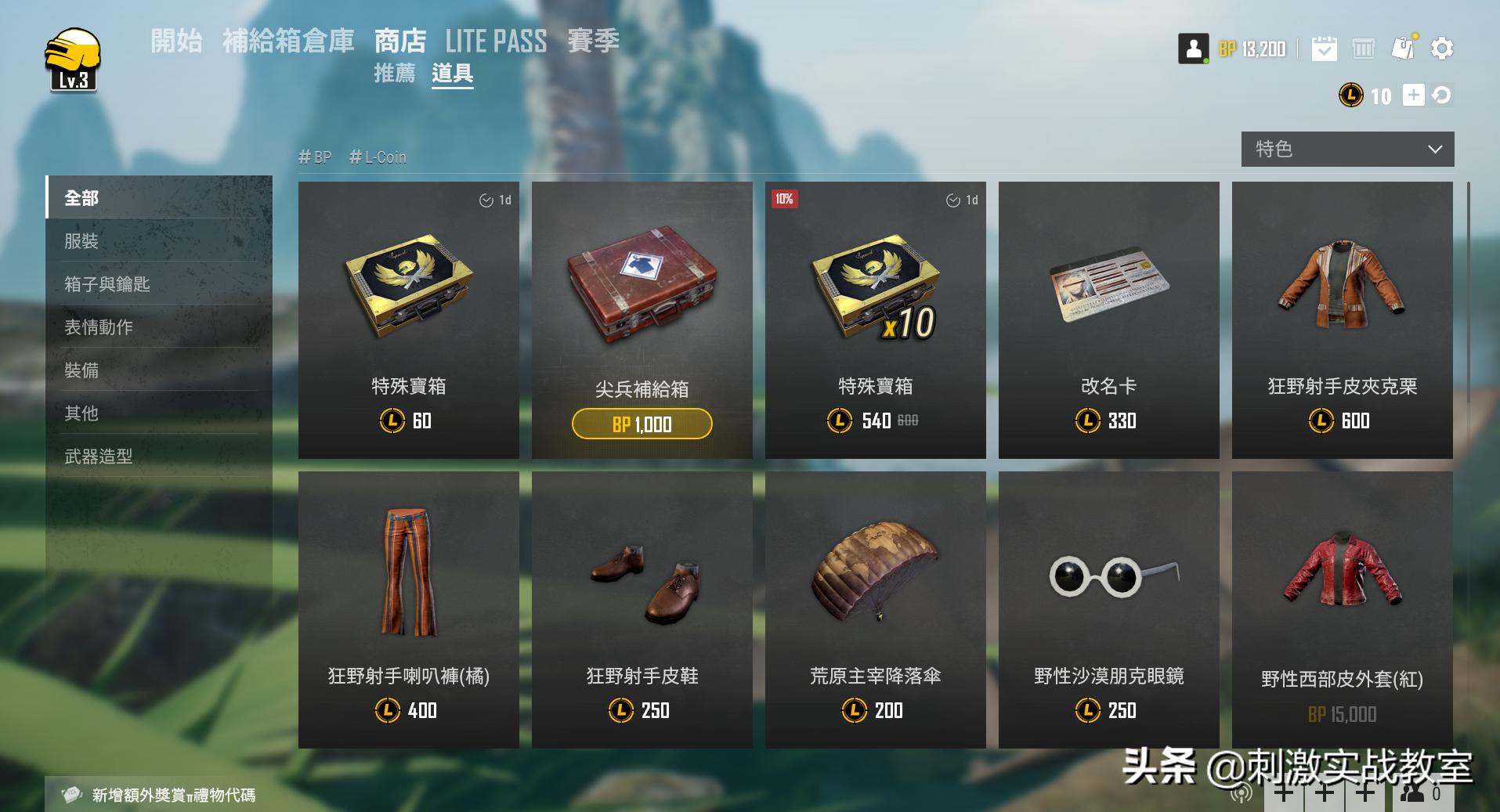The image size is (1500, 812).
Task: Switch to the 推薦 tab
Action: point(395,75)
